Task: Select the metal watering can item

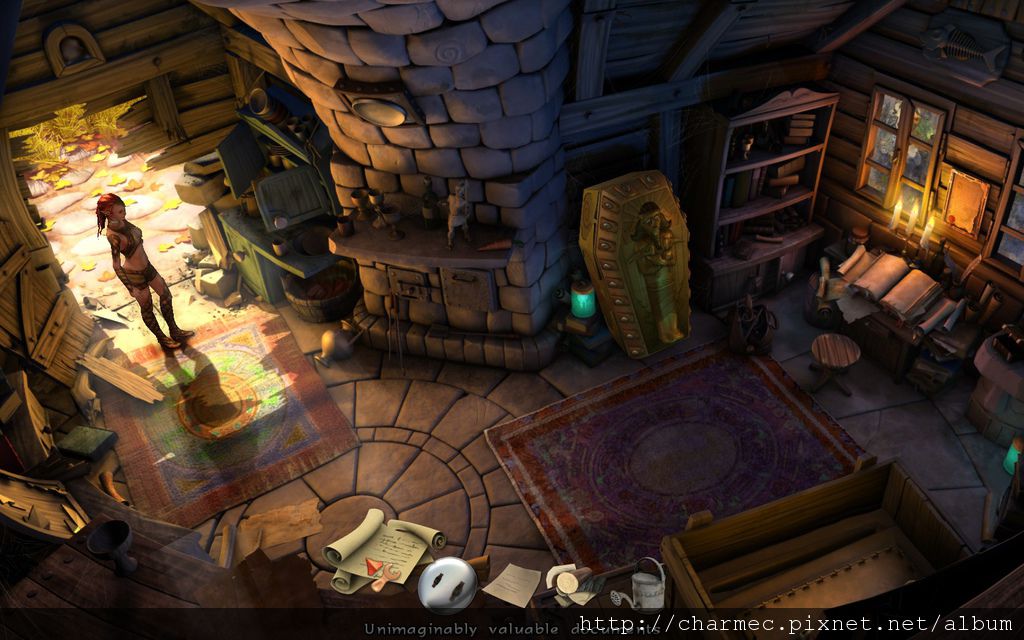Action: tap(647, 584)
